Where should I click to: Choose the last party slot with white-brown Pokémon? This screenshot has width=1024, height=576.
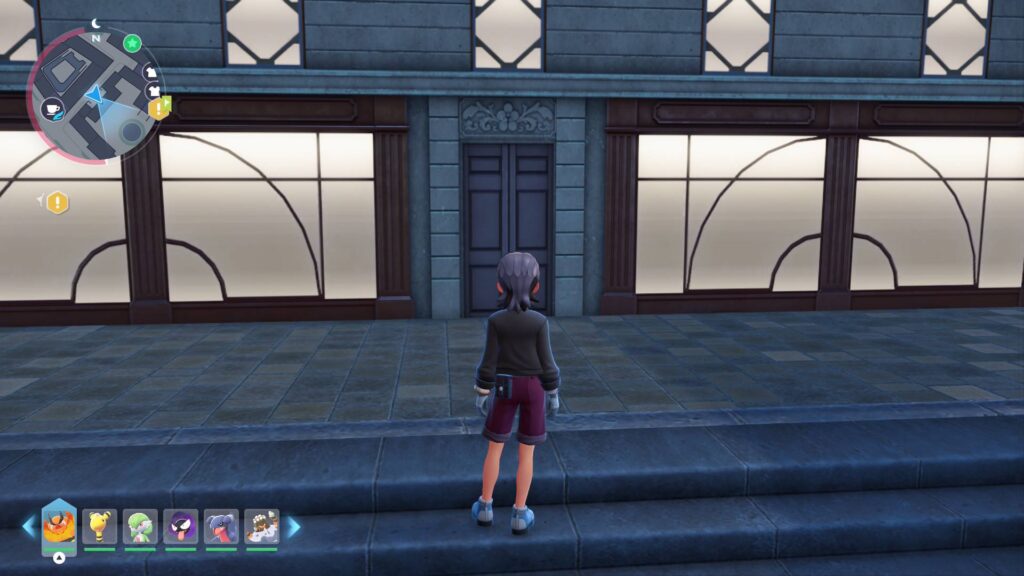[x=262, y=526]
